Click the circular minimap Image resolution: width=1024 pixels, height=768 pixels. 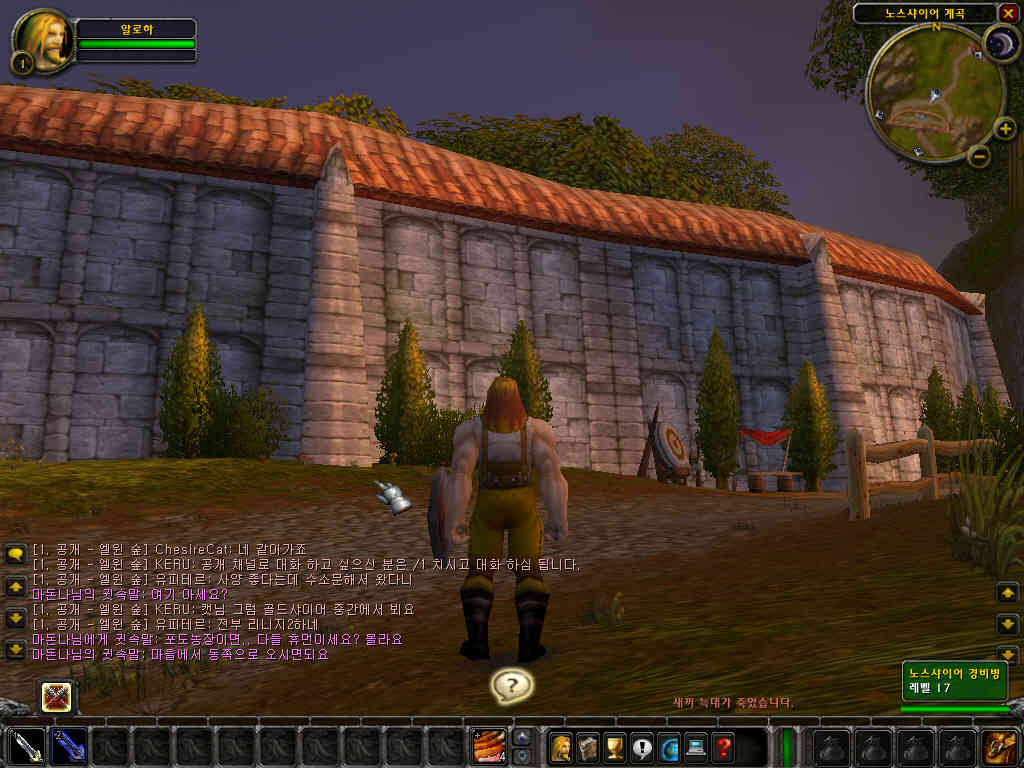[x=934, y=92]
